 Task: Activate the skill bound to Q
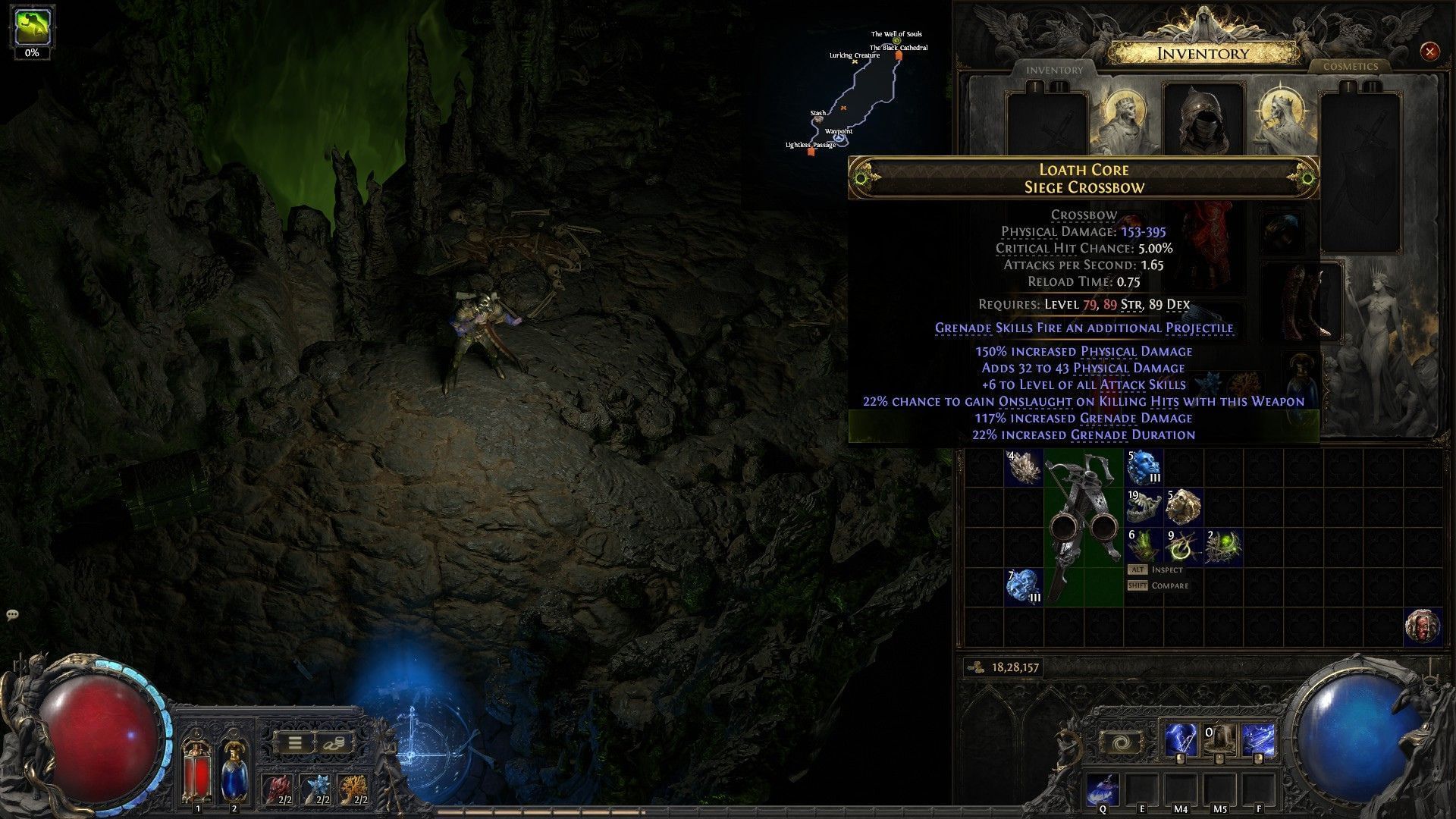pos(1102,790)
